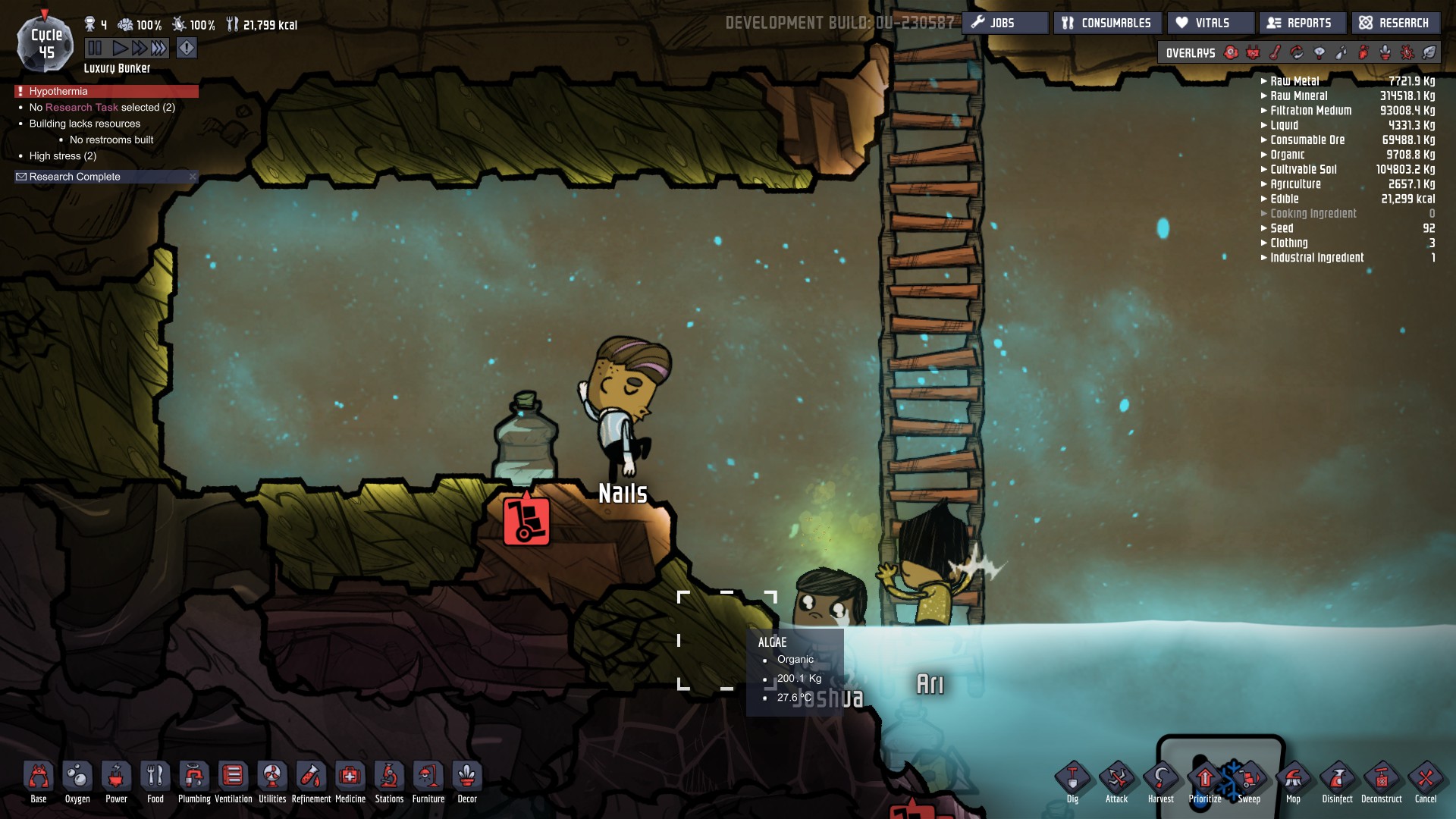Image resolution: width=1456 pixels, height=819 pixels.
Task: Open the Jobs management screen
Action: click(1005, 23)
